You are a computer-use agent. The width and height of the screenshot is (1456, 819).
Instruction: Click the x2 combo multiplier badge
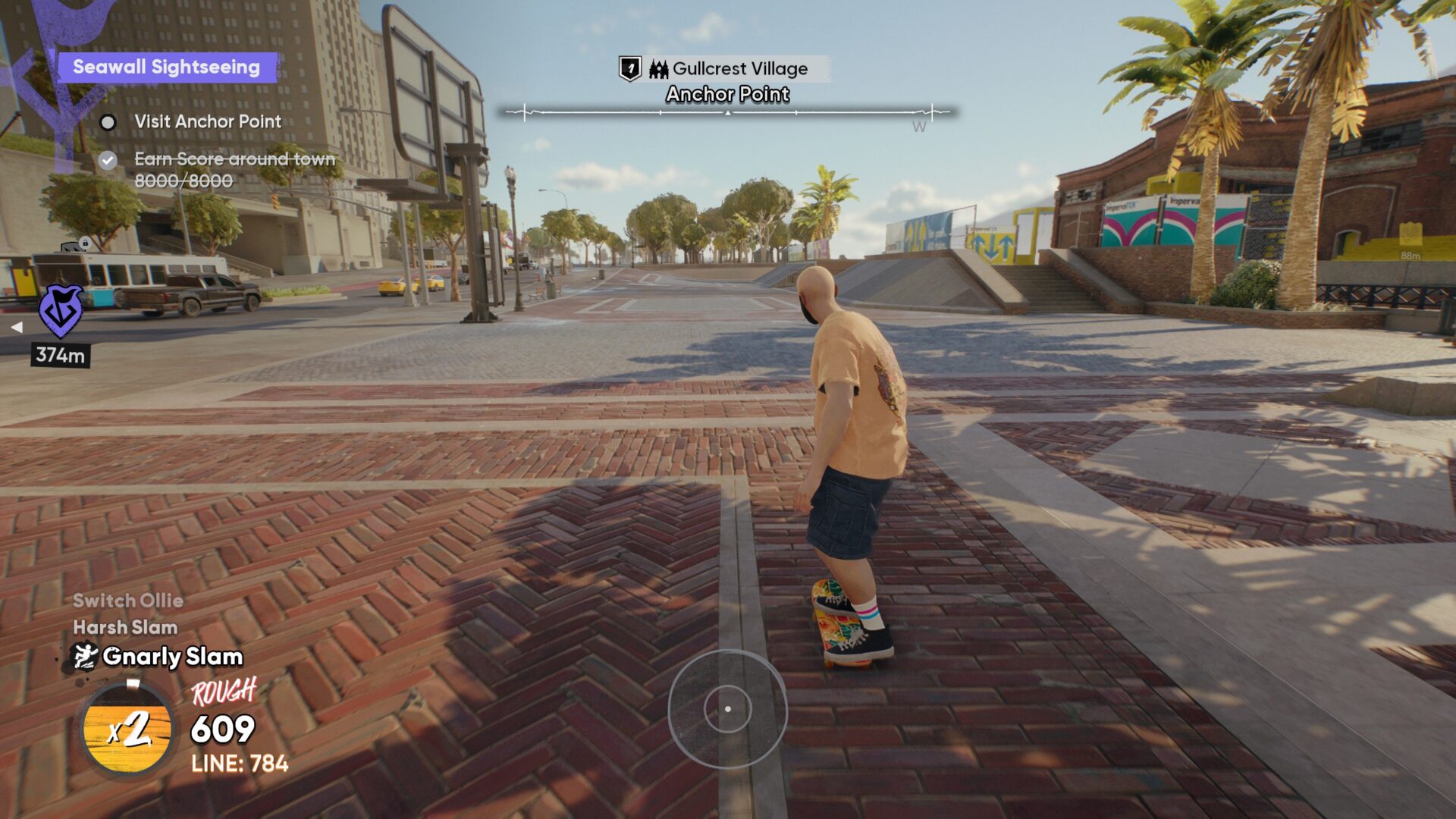127,730
